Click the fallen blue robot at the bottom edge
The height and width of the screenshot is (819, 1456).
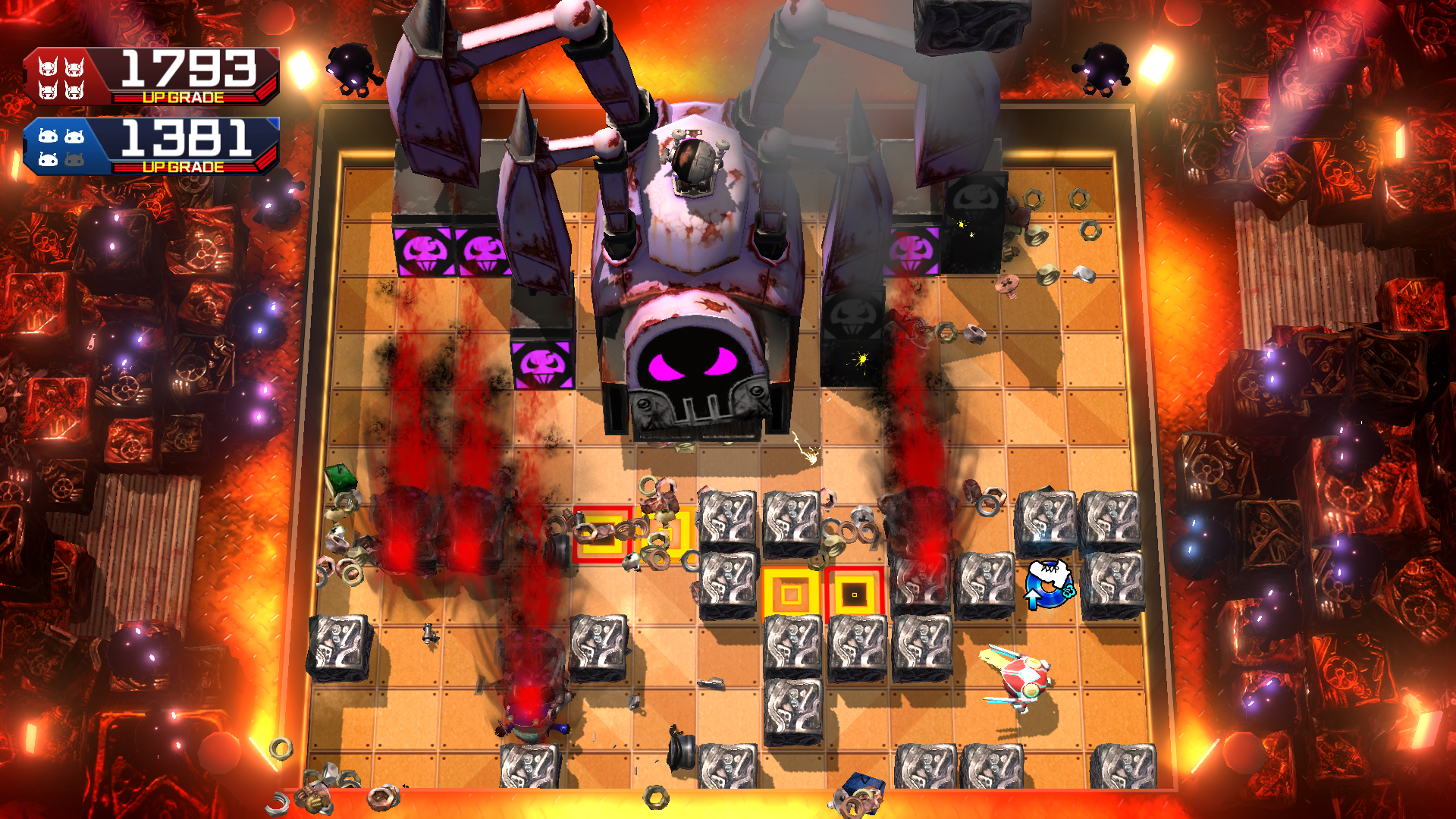(x=861, y=792)
